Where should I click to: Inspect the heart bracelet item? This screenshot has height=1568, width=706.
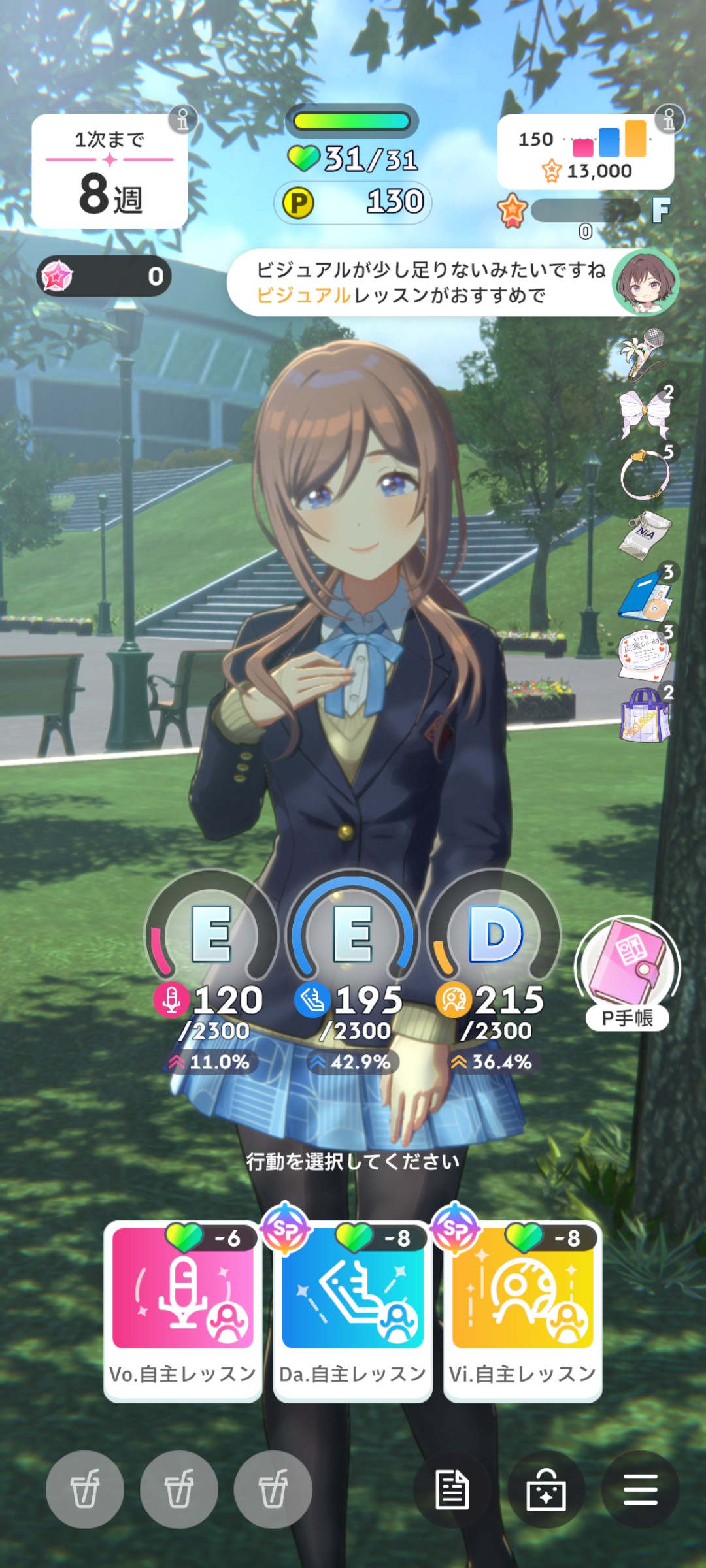click(x=645, y=473)
